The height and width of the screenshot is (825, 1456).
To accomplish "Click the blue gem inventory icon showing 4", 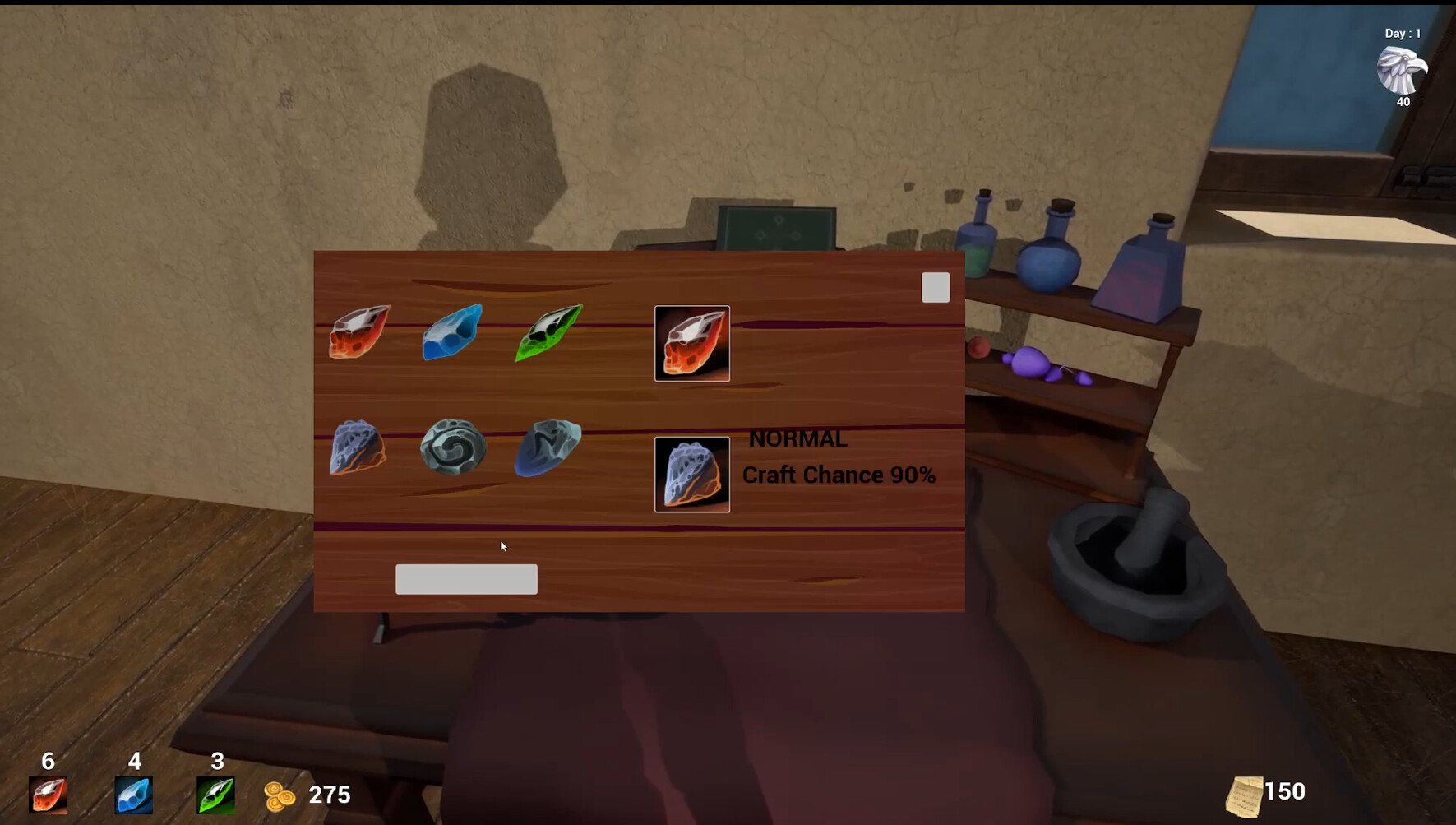I will pyautogui.click(x=133, y=794).
